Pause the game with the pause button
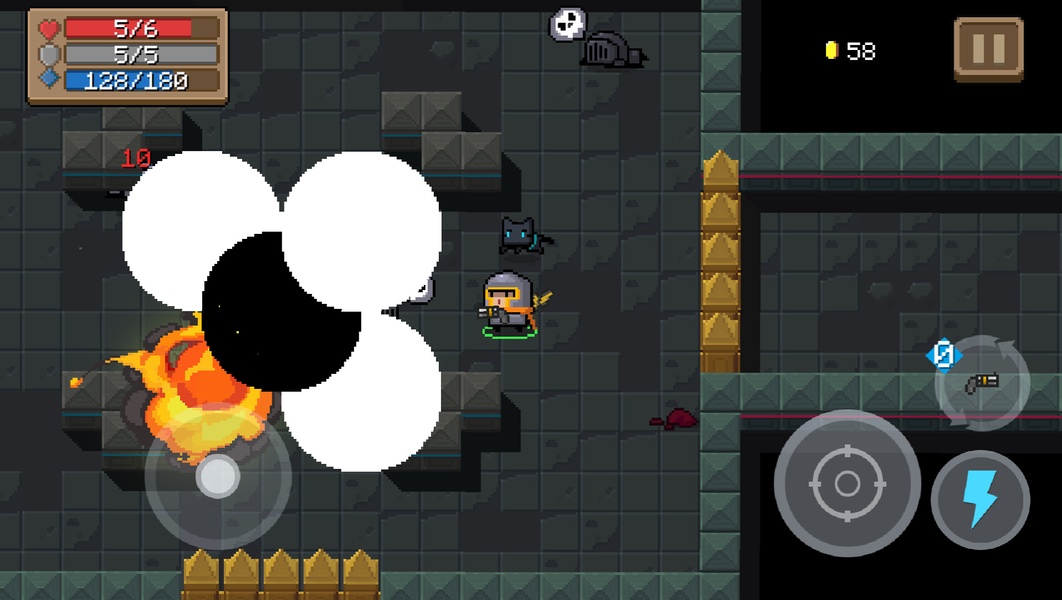Image resolution: width=1062 pixels, height=600 pixels. (x=988, y=49)
